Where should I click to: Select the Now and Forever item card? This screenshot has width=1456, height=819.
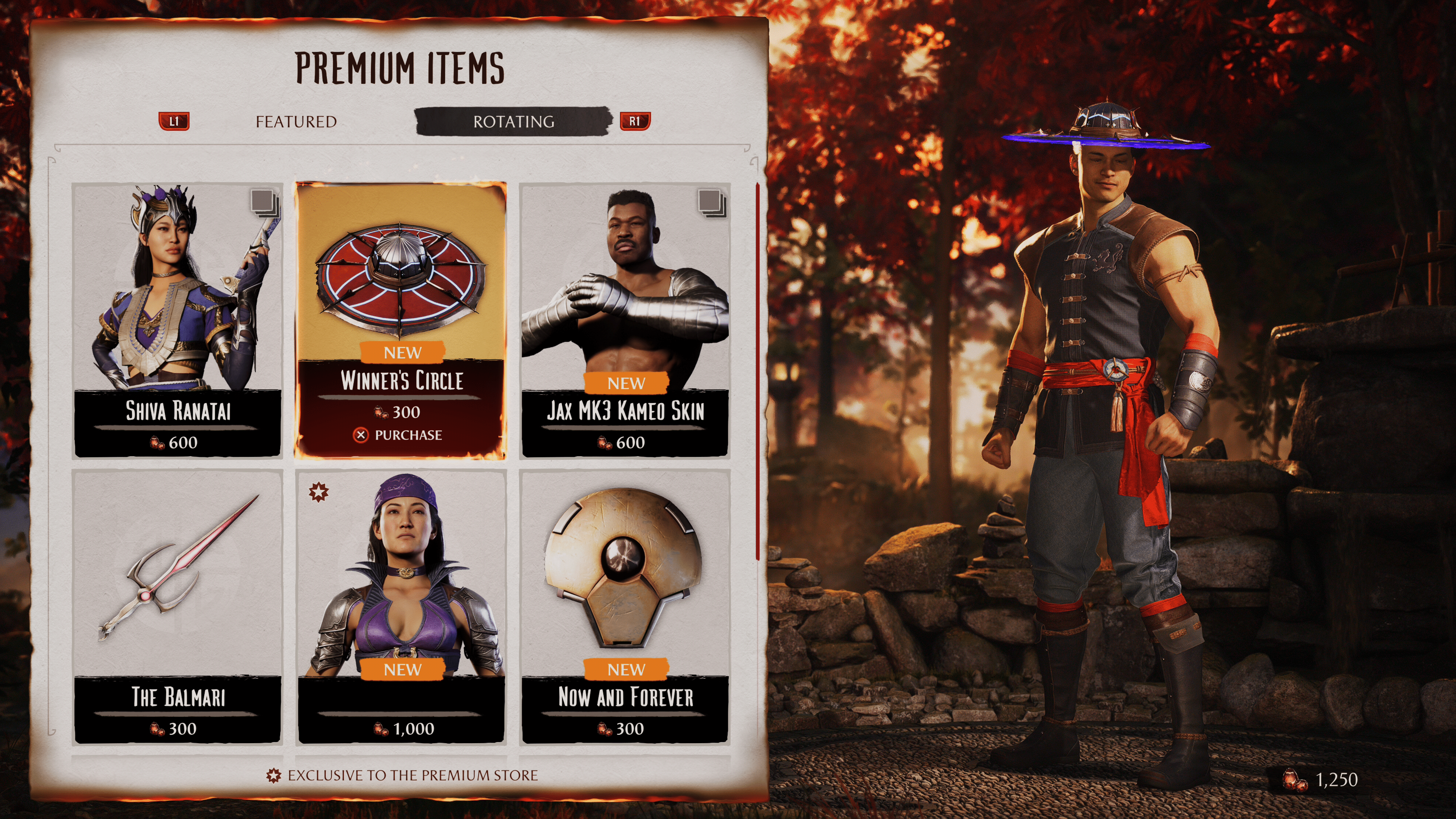(624, 606)
